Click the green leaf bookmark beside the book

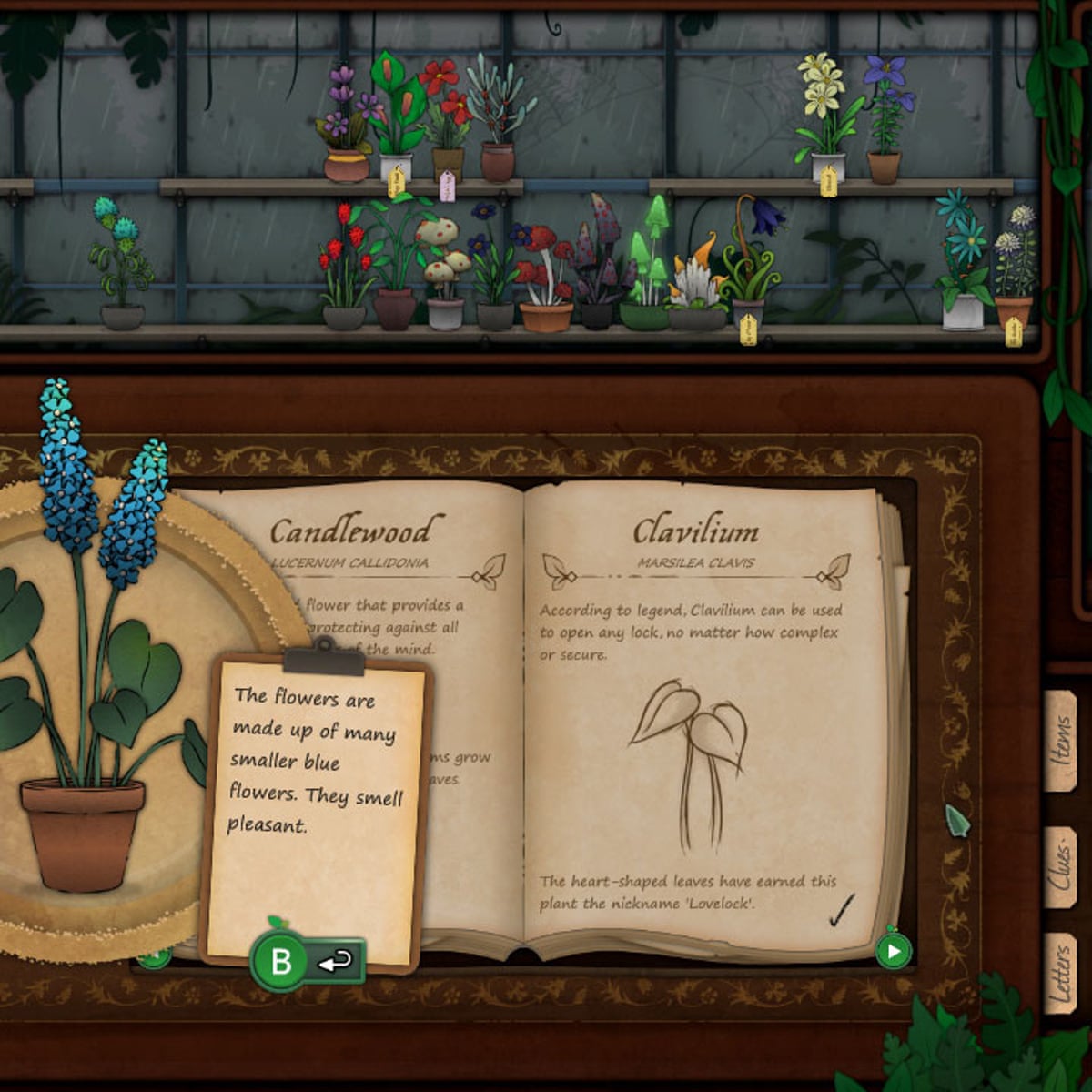coord(958,821)
